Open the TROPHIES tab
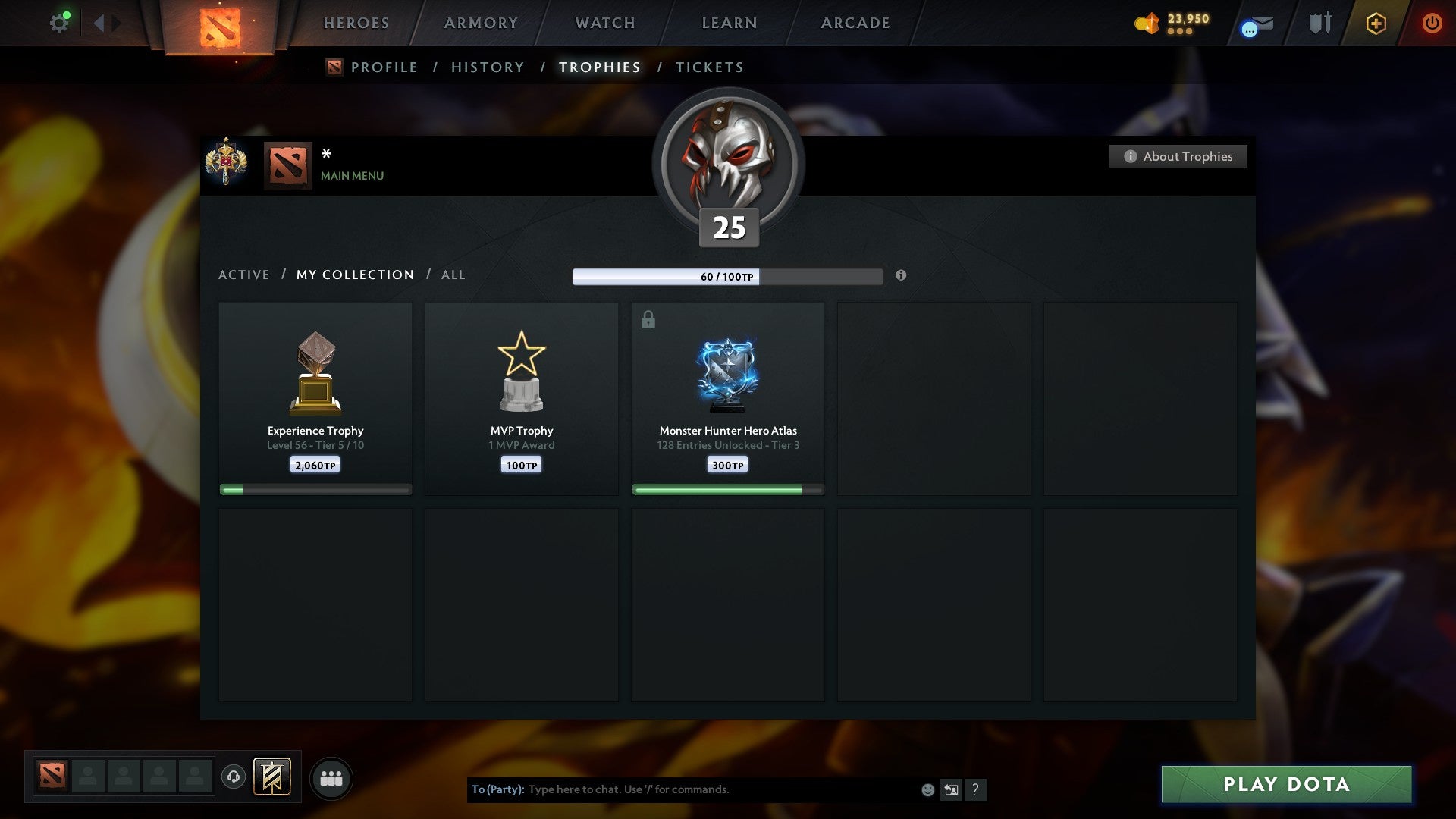Screen dimensions: 1456x819 pos(600,67)
